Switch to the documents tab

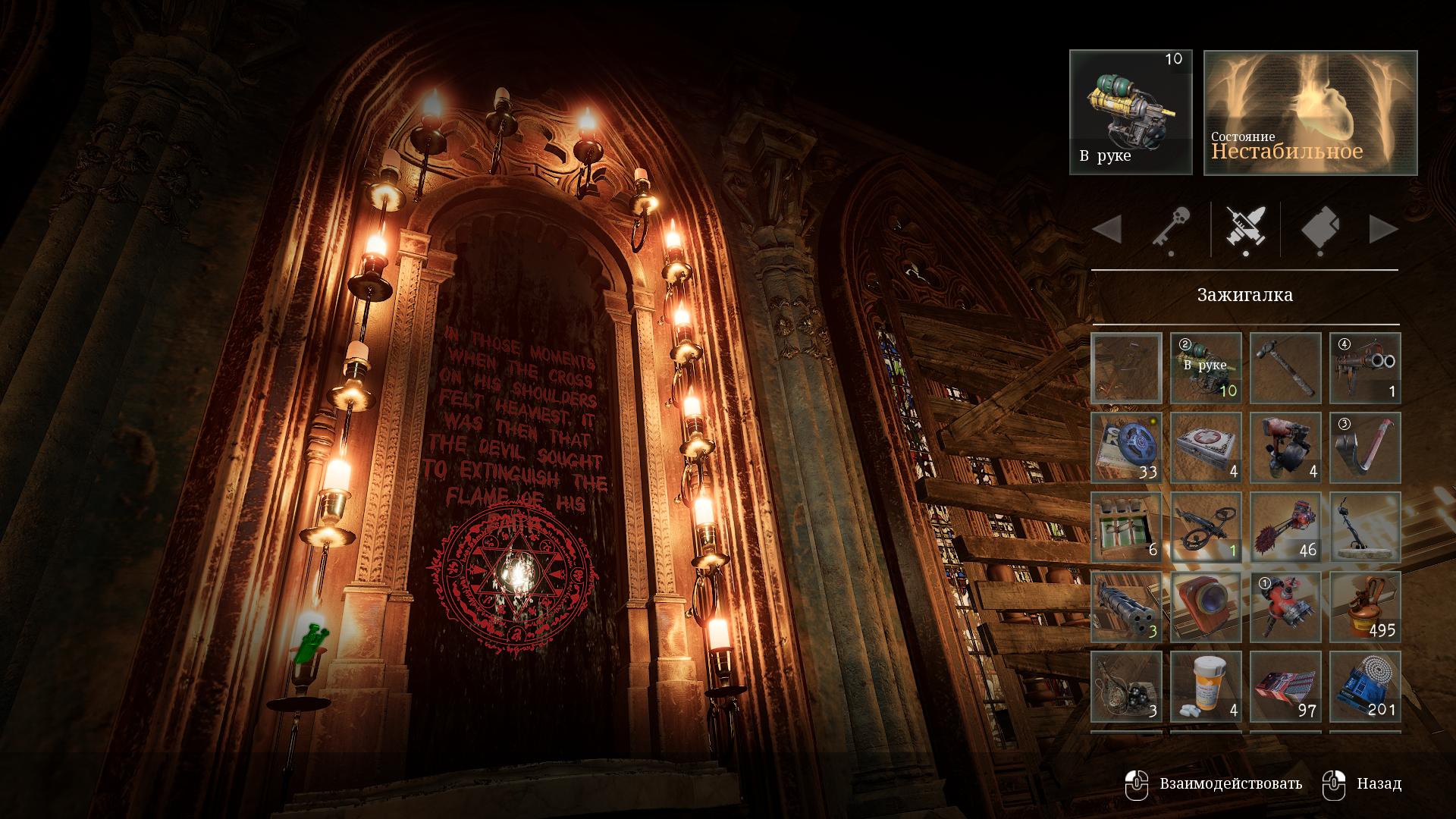click(x=1320, y=227)
